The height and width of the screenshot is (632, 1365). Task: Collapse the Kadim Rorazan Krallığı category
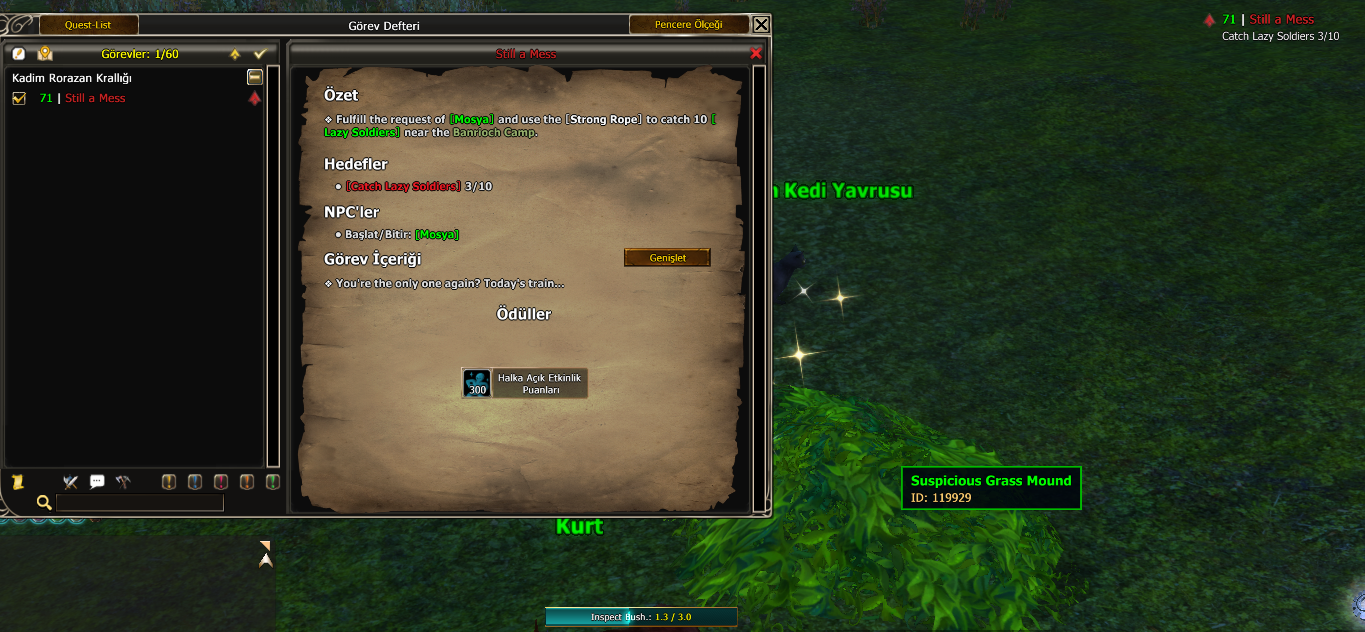(255, 77)
